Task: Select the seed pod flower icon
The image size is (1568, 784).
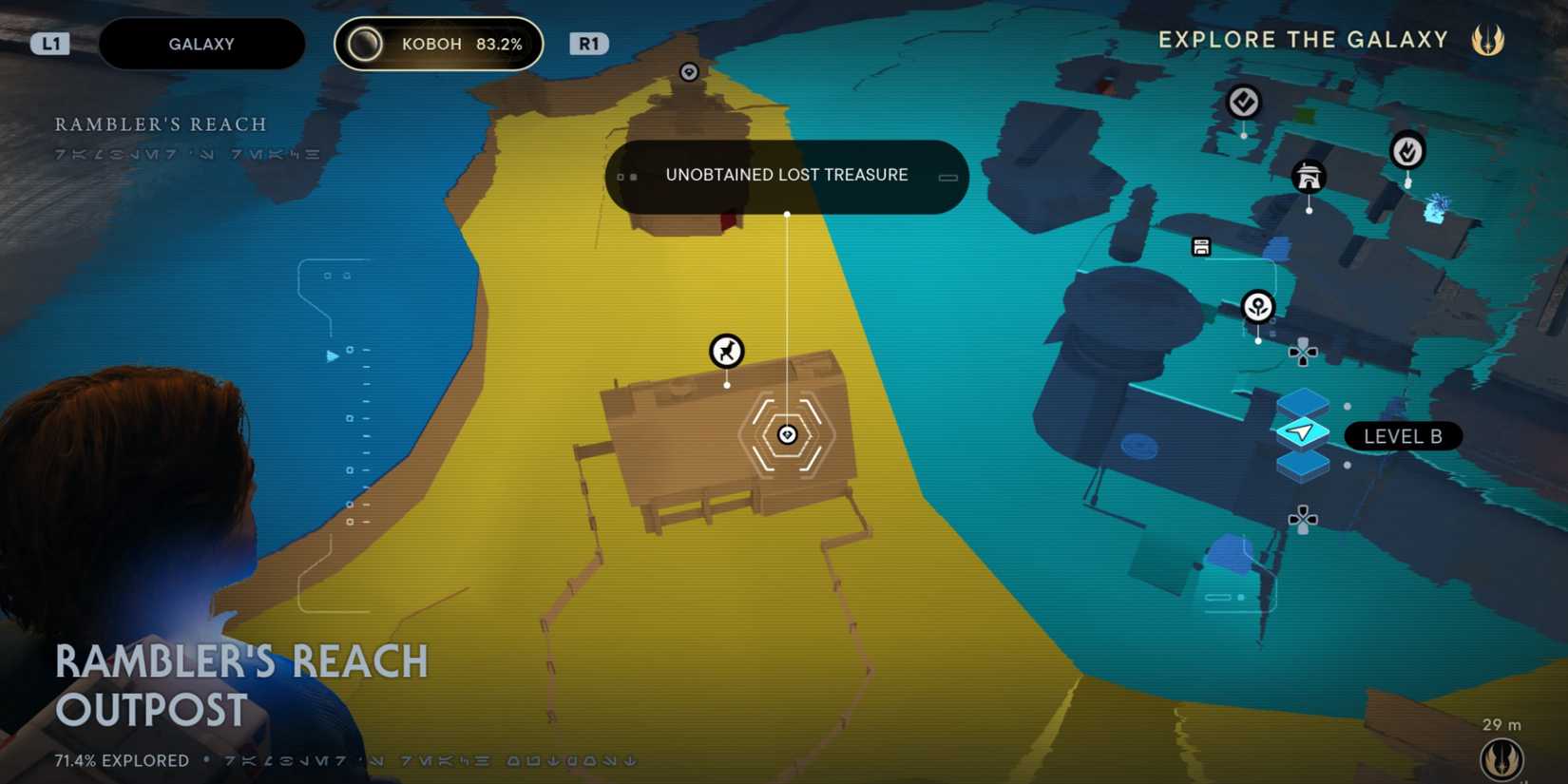Action: click(x=1256, y=304)
